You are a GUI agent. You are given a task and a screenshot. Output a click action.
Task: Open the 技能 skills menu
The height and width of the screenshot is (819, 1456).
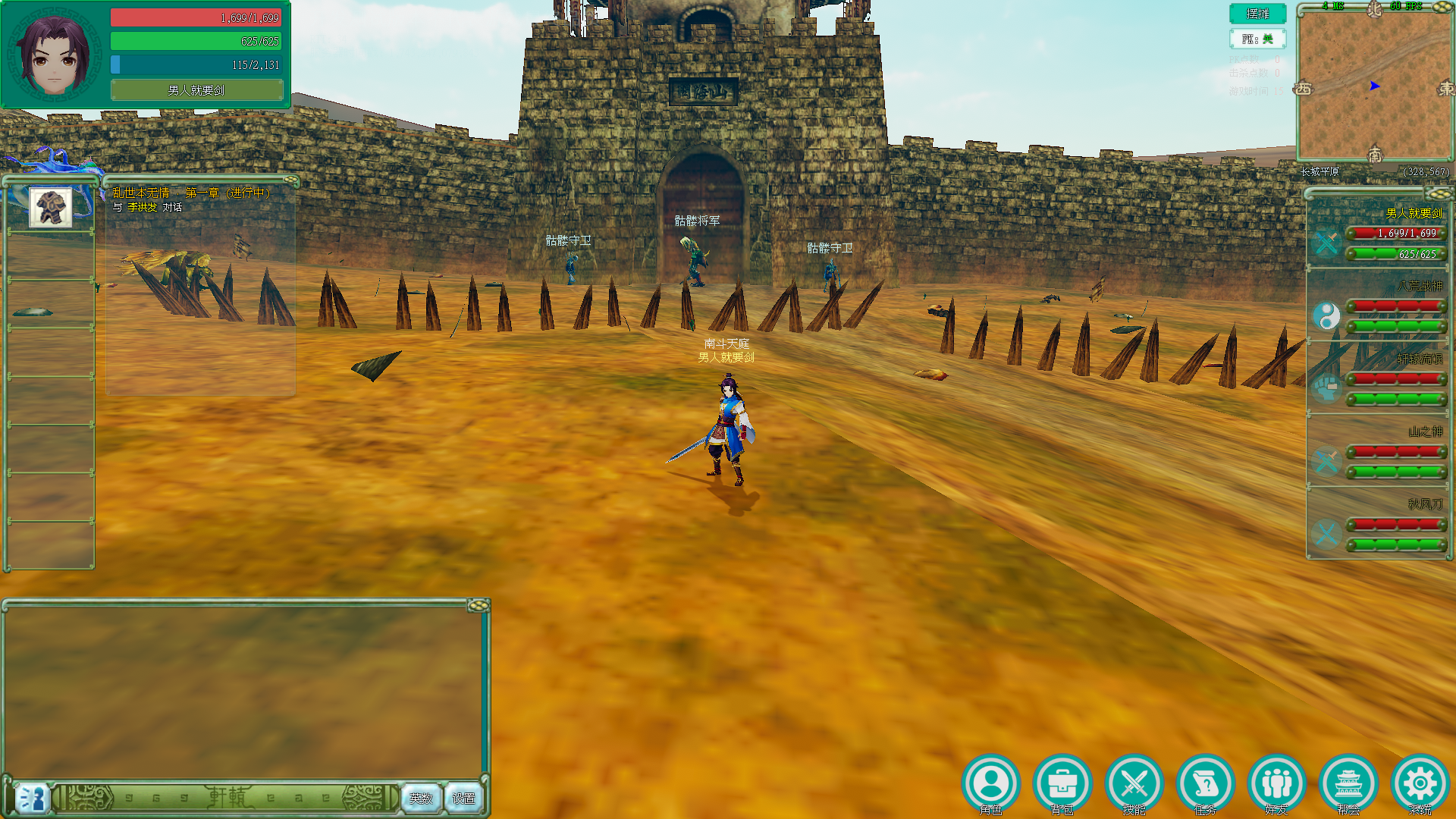(1134, 783)
